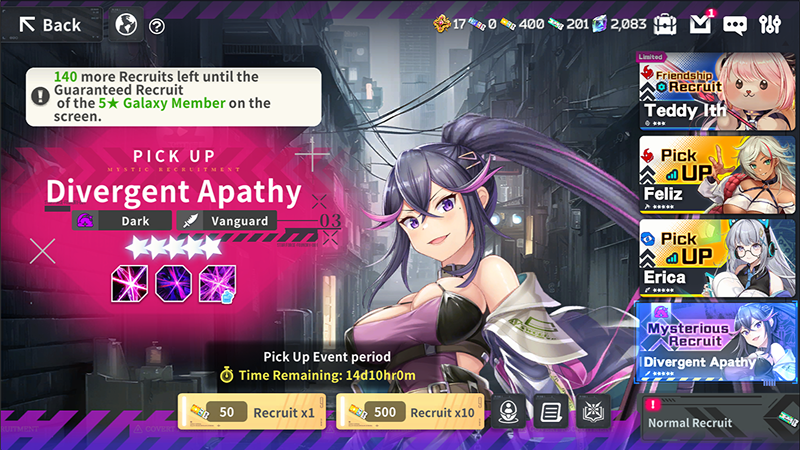The image size is (800, 450).
Task: Open the globe icon menu
Action: click(126, 24)
